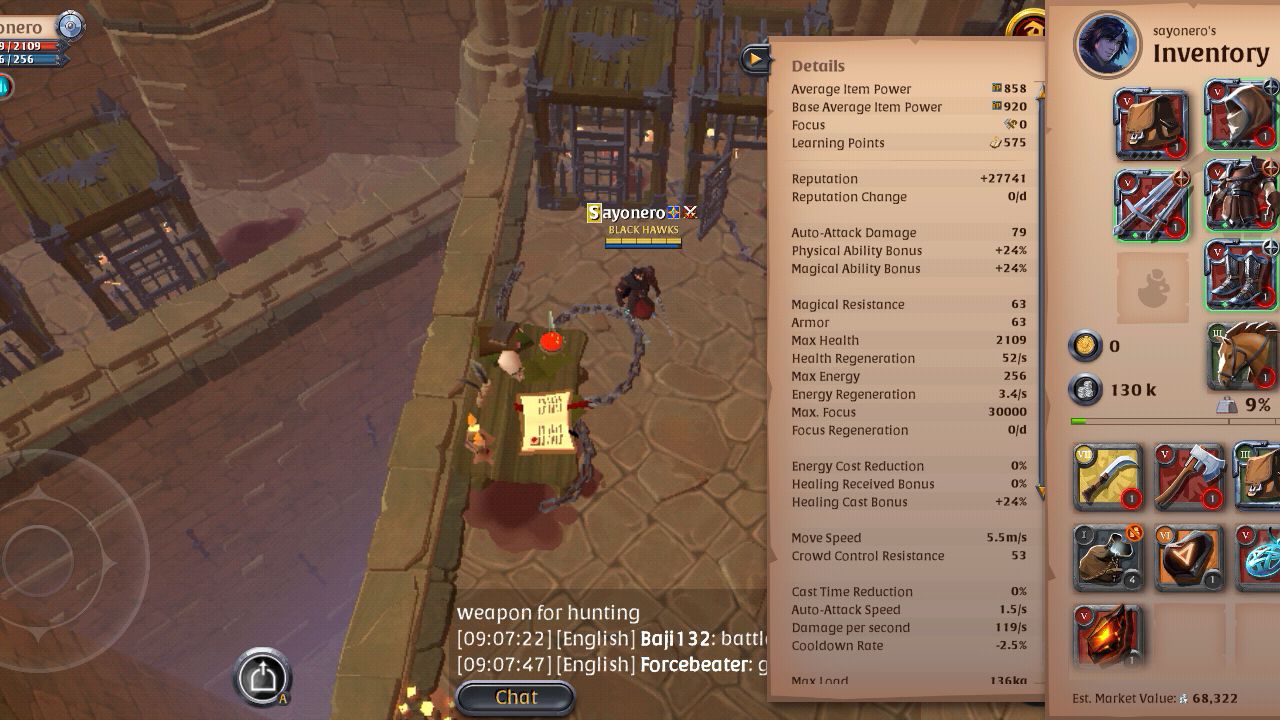Tap the empty potion equipment slot

(x=1152, y=287)
